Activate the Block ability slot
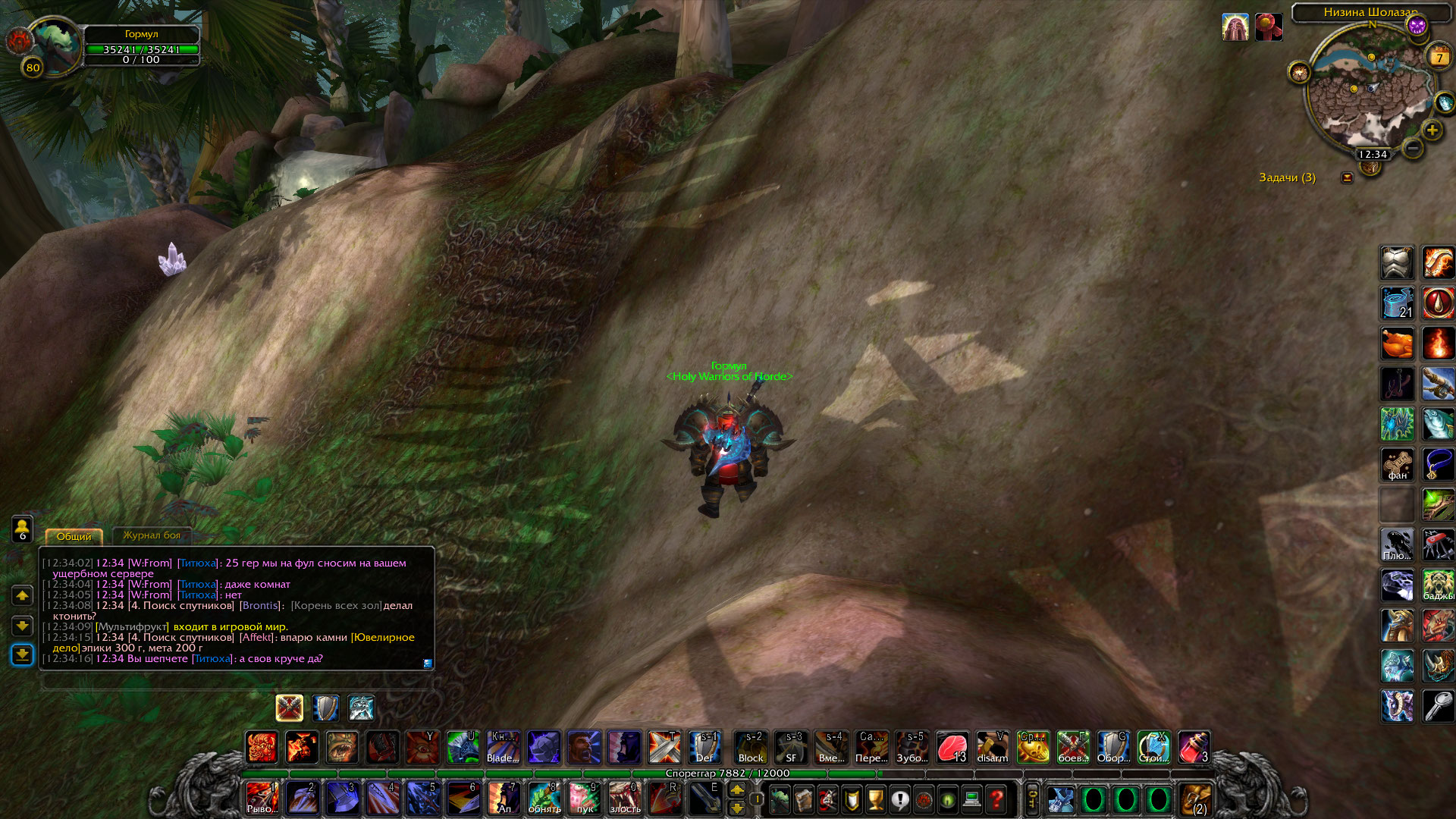 (x=751, y=747)
